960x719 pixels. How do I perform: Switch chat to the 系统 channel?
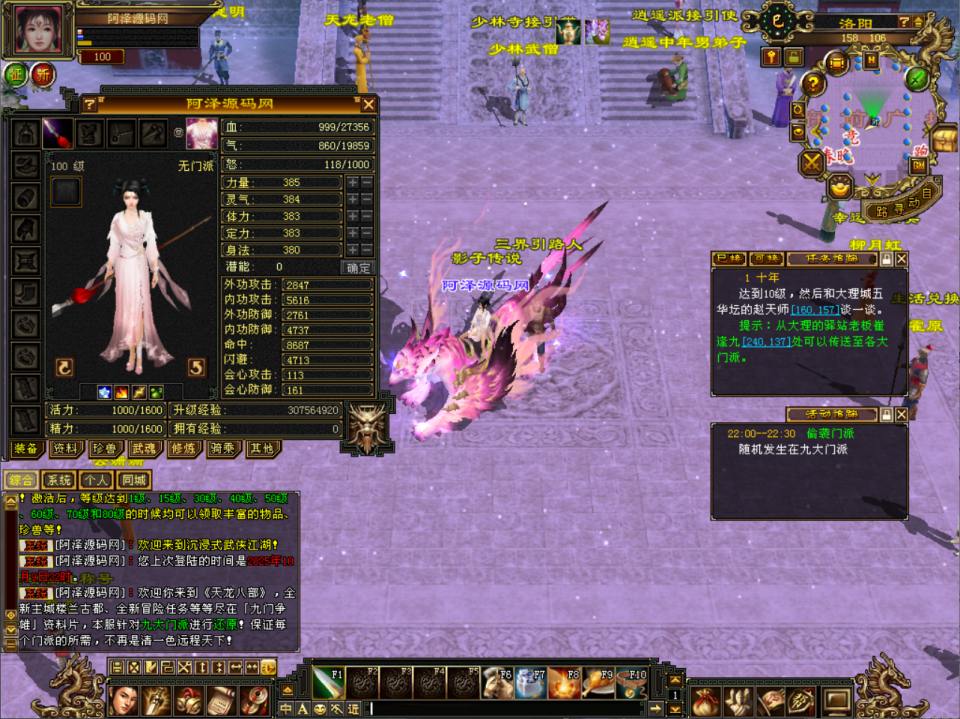59,480
